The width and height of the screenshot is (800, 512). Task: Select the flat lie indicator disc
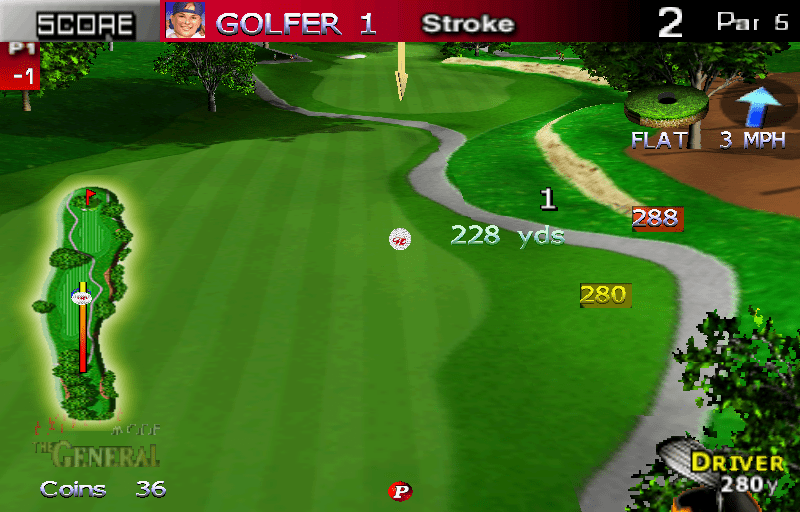point(665,105)
